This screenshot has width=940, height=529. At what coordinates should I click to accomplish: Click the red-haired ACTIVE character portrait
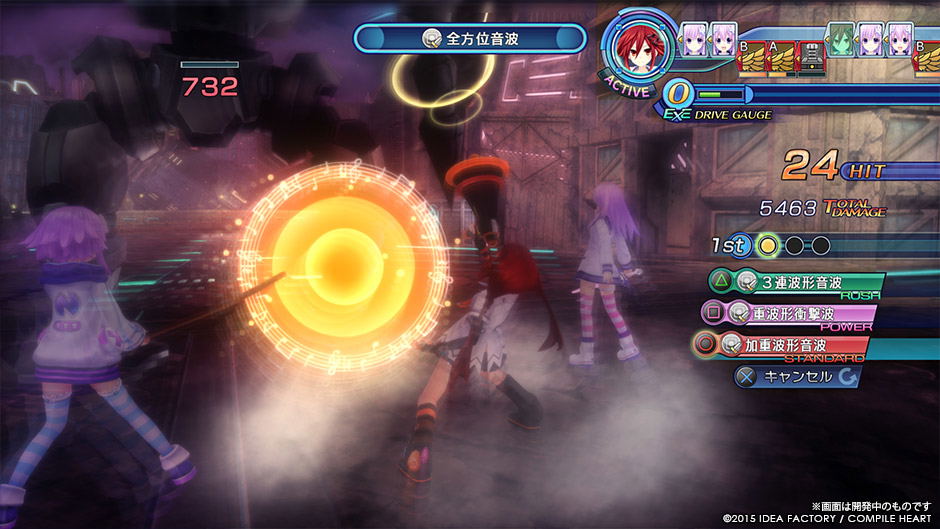pyautogui.click(x=640, y=48)
